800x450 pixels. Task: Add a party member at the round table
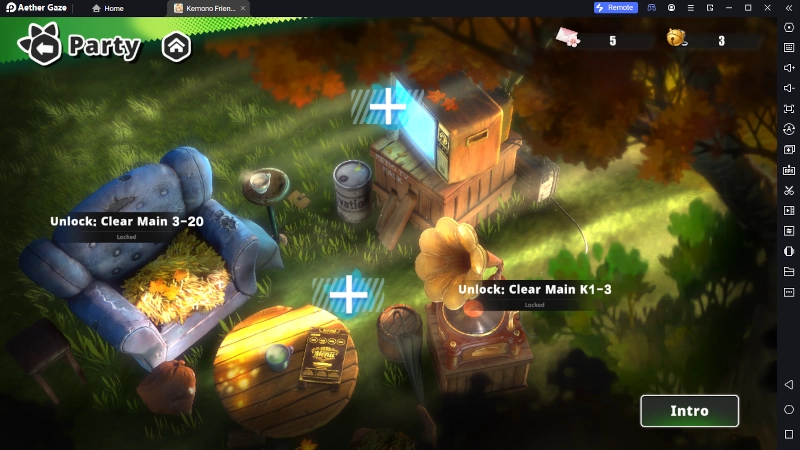(x=348, y=294)
